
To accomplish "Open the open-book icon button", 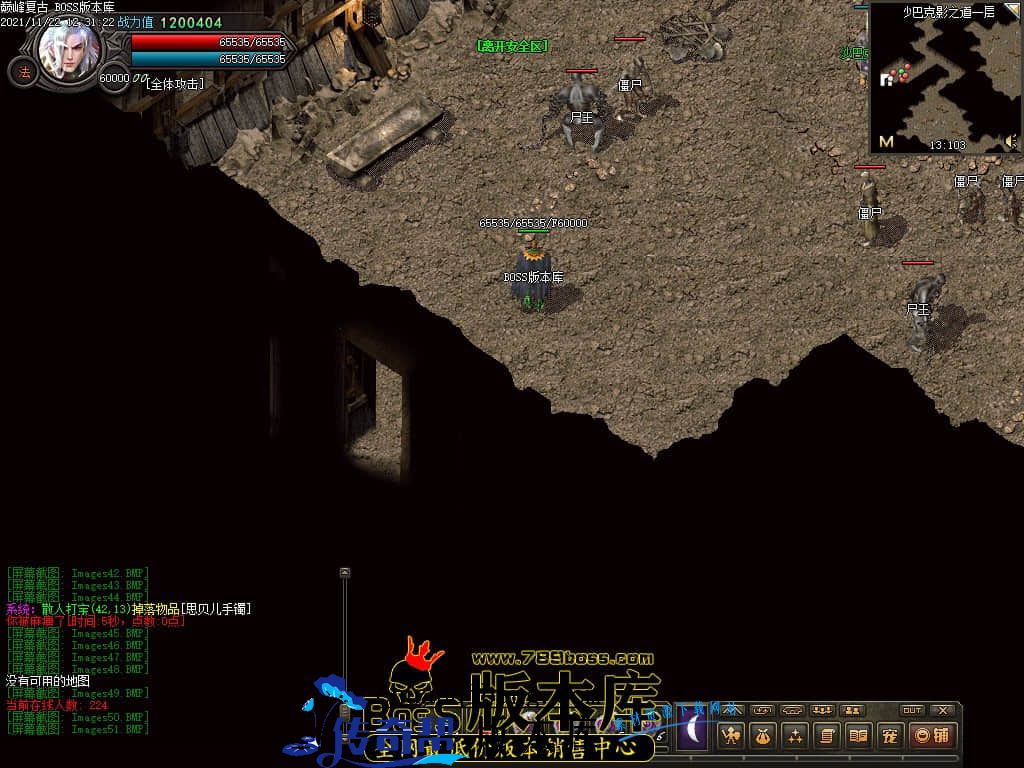I will [x=857, y=736].
